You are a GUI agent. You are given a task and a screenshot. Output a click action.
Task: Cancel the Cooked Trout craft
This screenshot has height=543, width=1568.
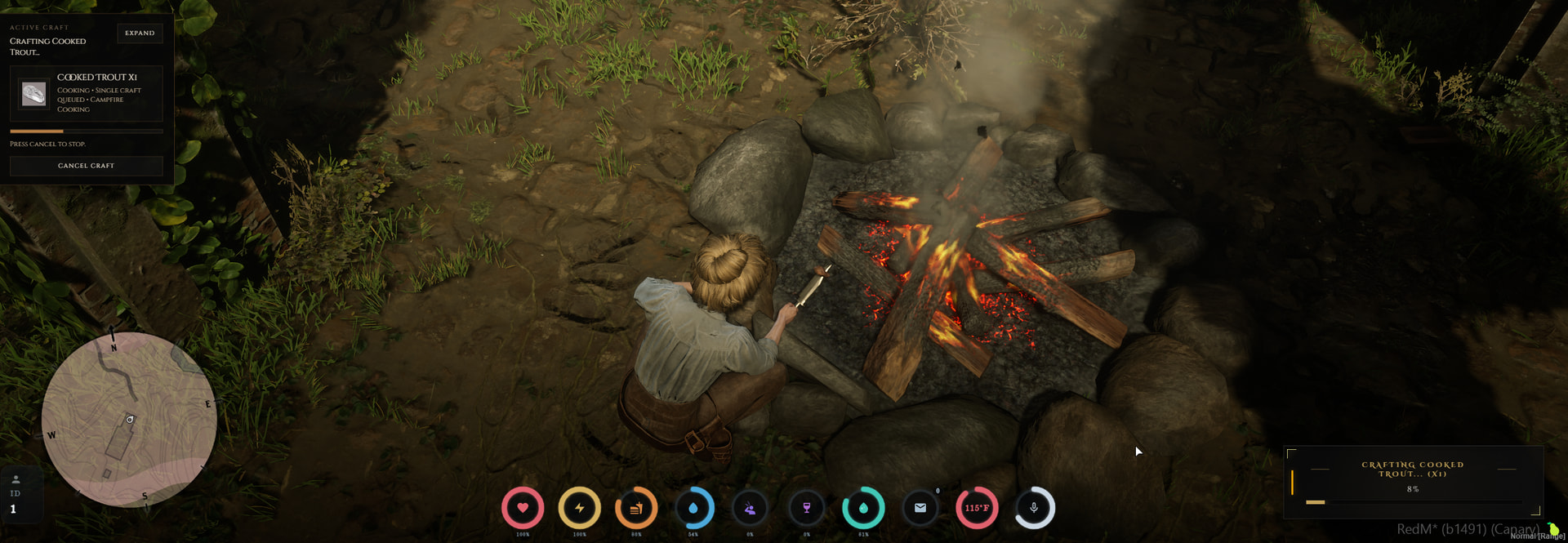[x=86, y=166]
